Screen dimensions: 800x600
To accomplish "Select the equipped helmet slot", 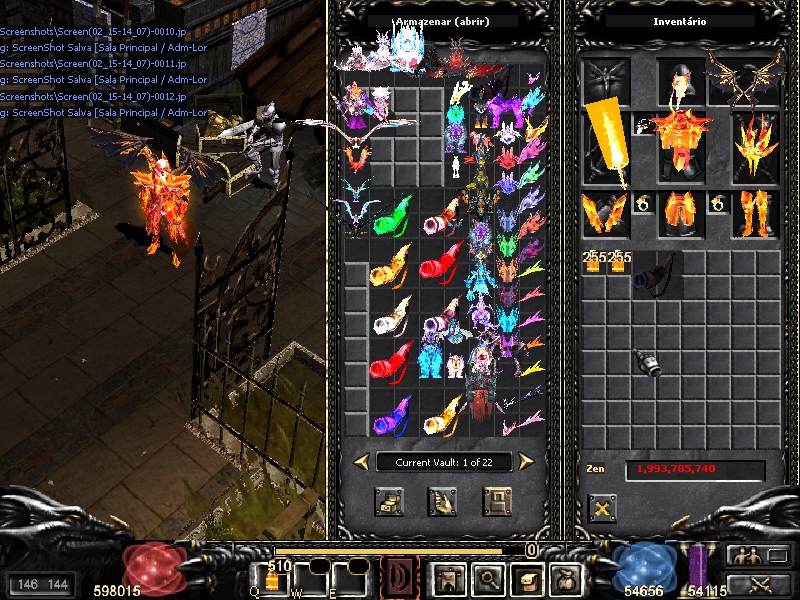I will tap(681, 81).
